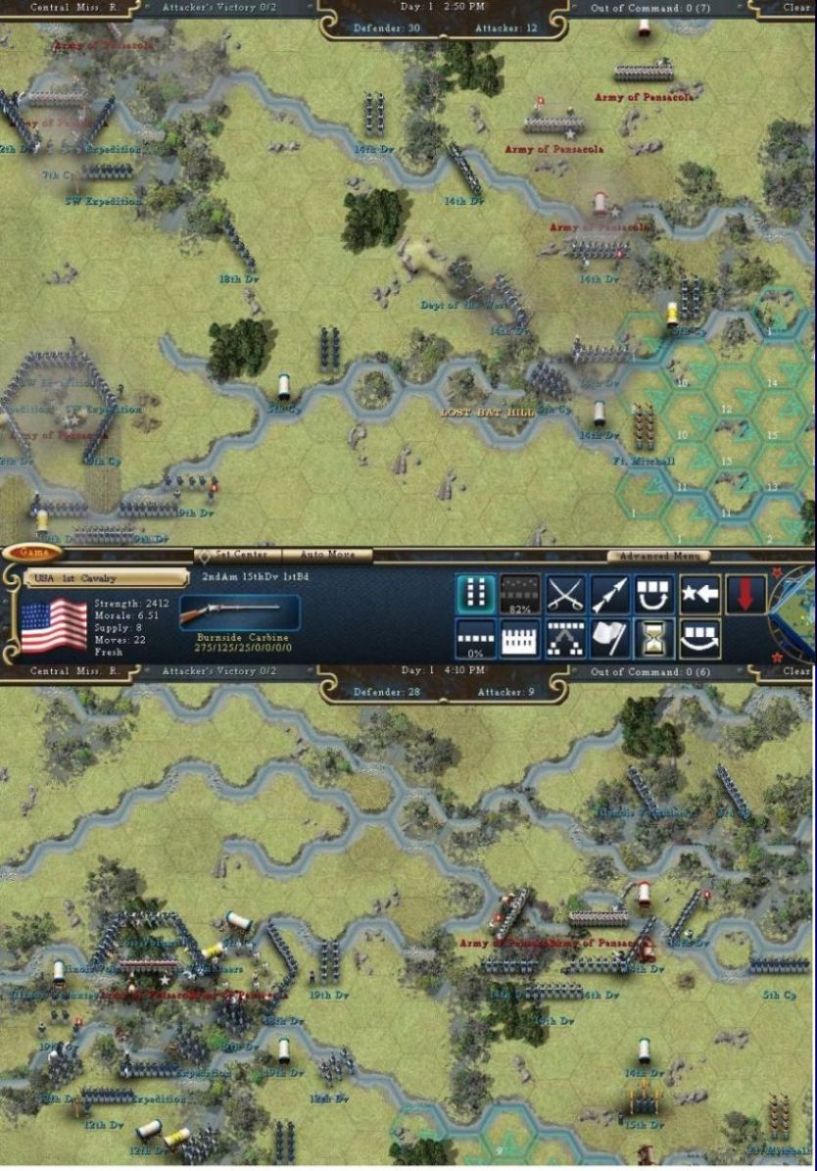Open the Advanced Menu
This screenshot has width=817, height=1171.
pos(659,556)
